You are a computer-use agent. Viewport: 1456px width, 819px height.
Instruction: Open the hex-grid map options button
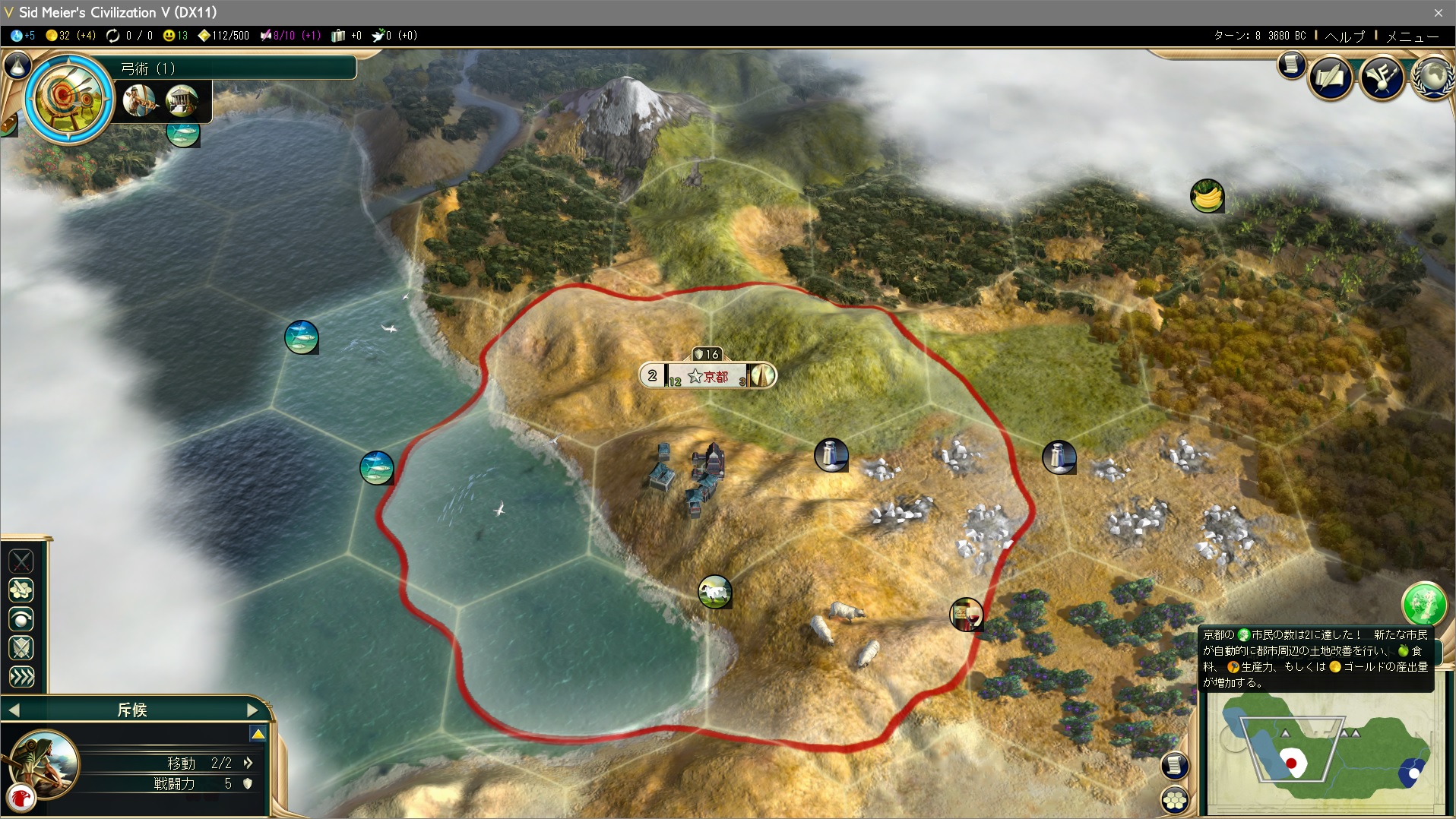coord(1175,800)
